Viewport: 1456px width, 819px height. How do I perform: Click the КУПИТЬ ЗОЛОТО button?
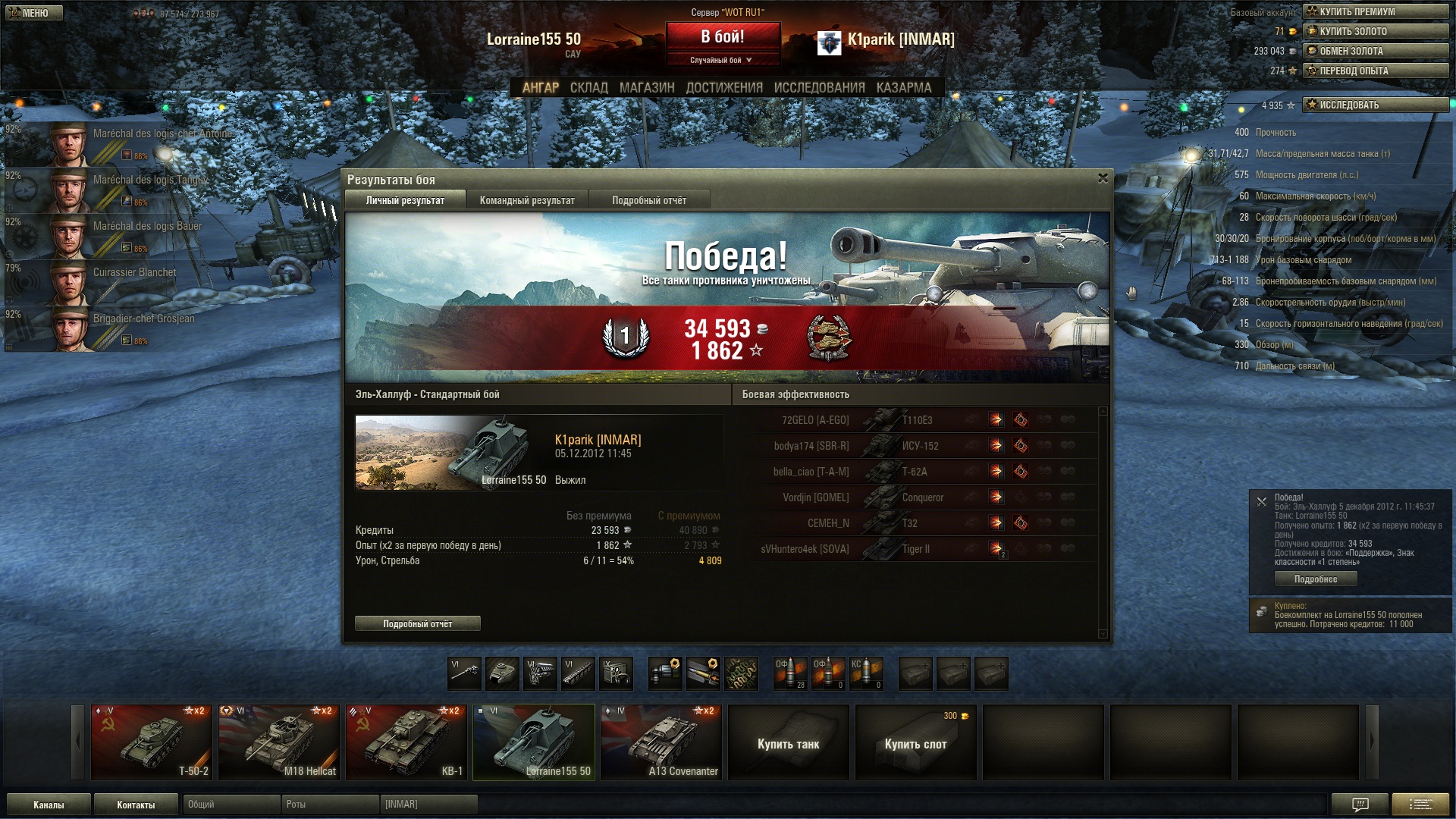point(1375,31)
